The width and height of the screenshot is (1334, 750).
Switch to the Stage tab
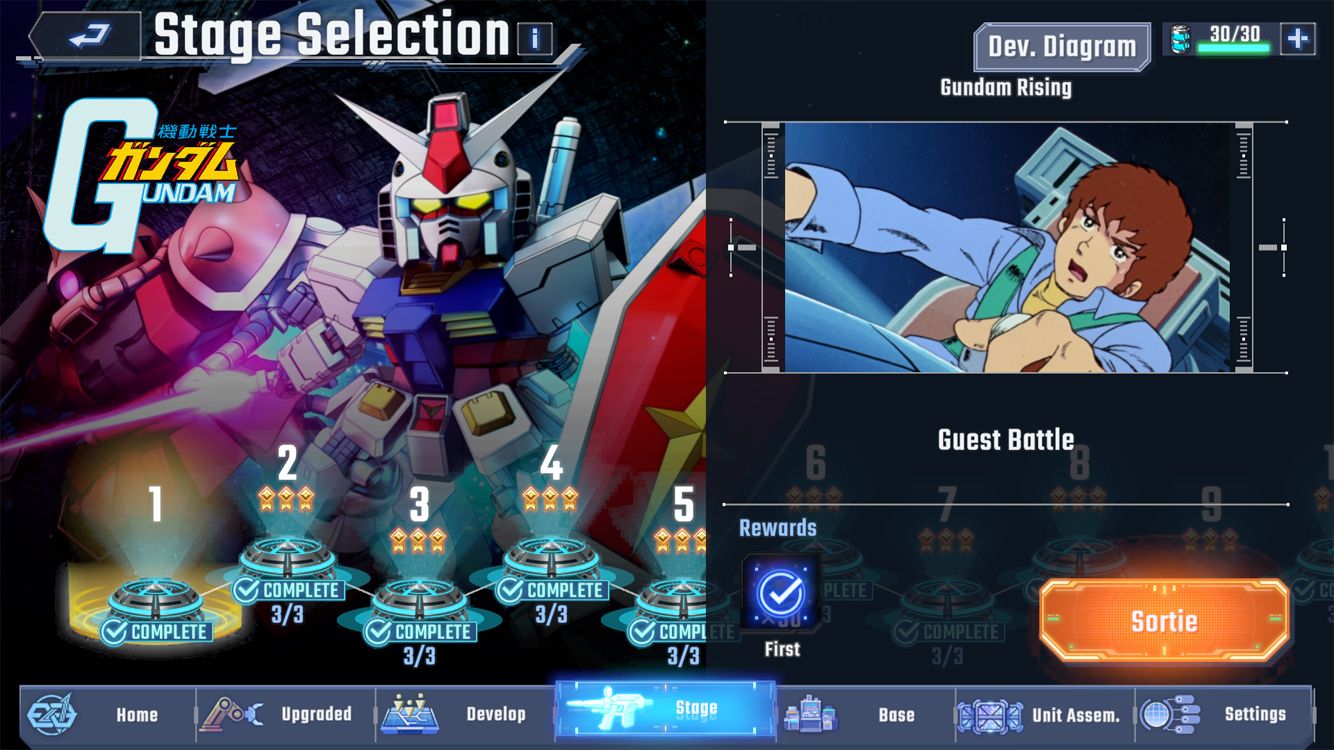[665, 714]
